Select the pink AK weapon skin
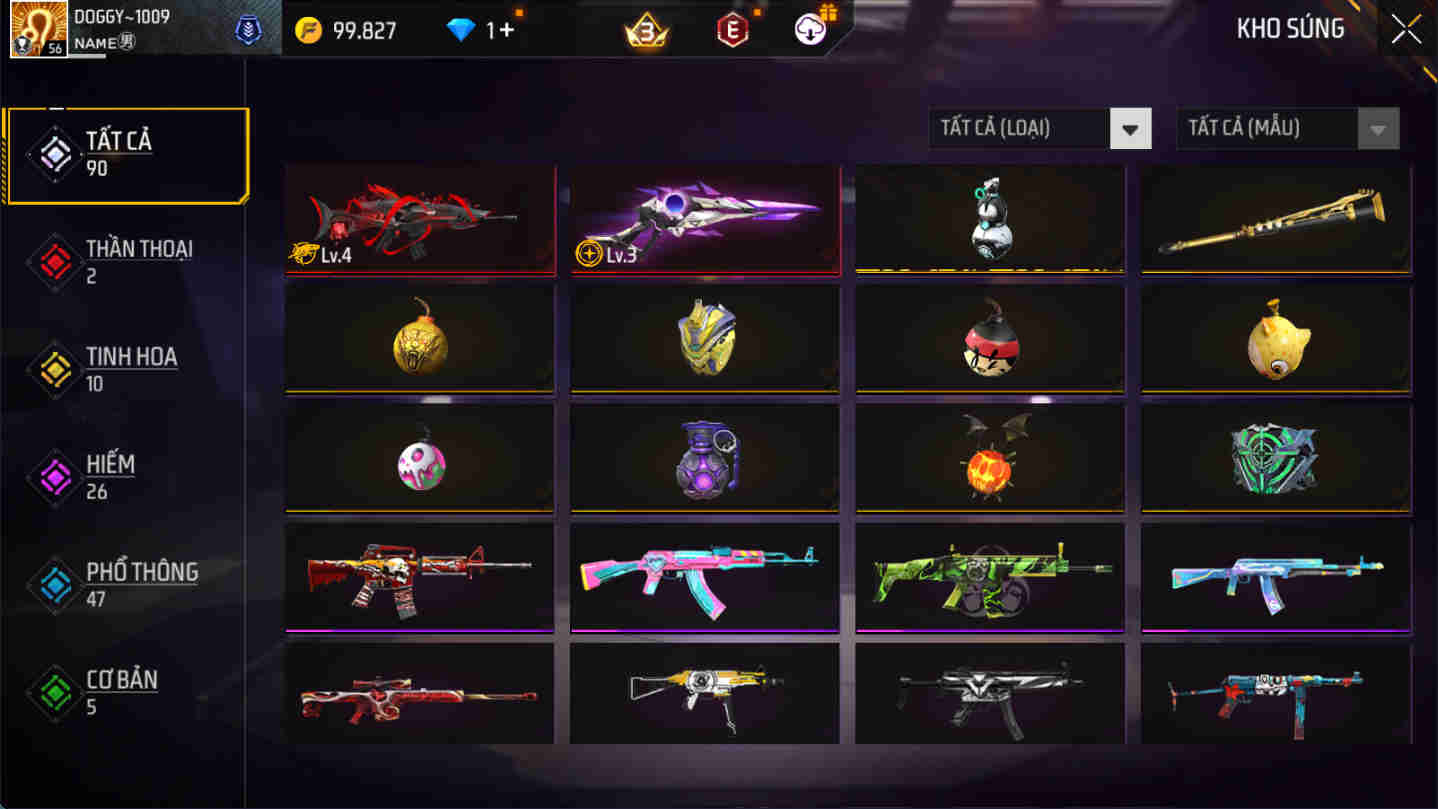This screenshot has width=1438, height=809. (704, 577)
